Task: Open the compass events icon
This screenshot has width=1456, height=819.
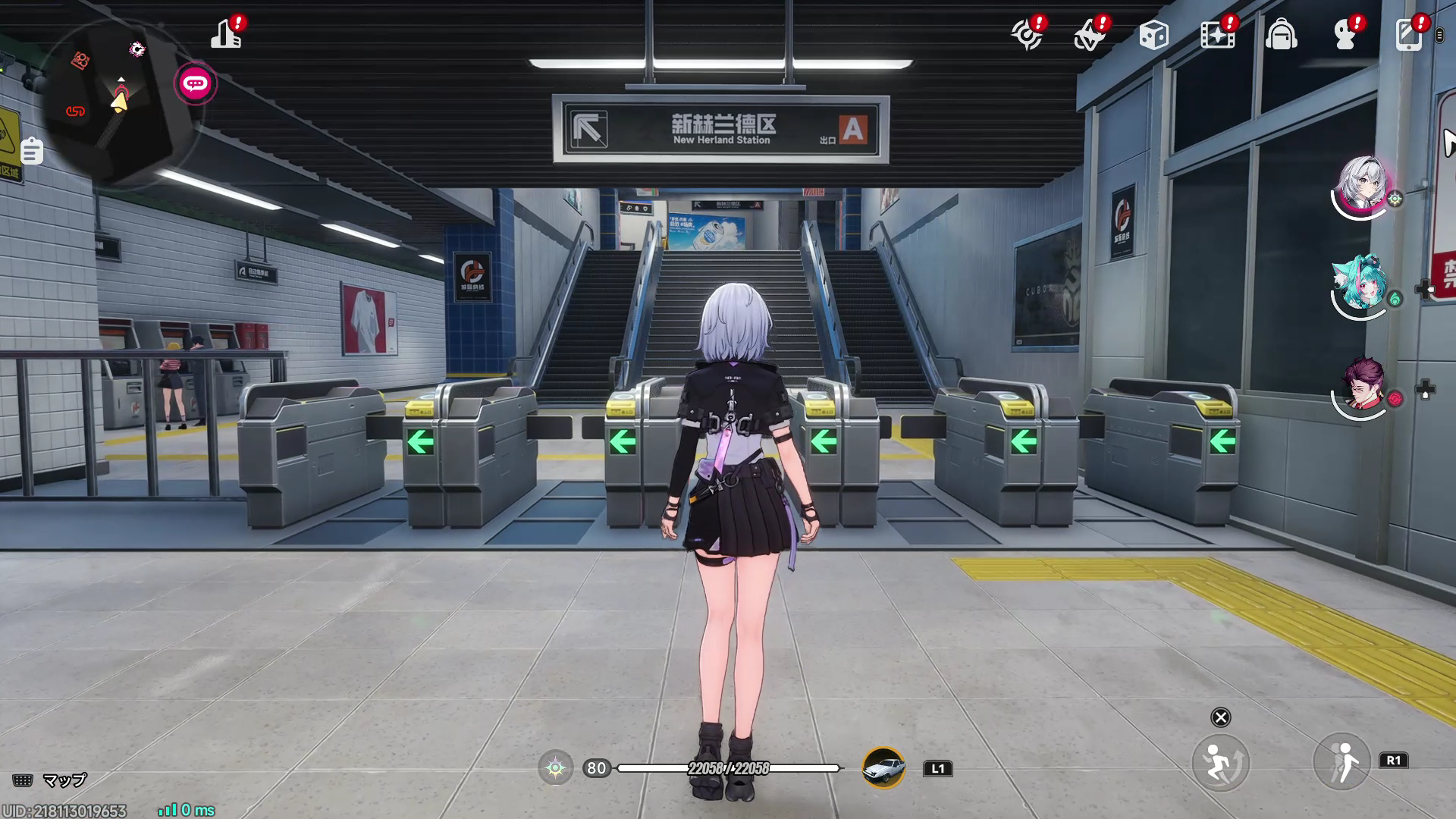Action: point(1028,33)
